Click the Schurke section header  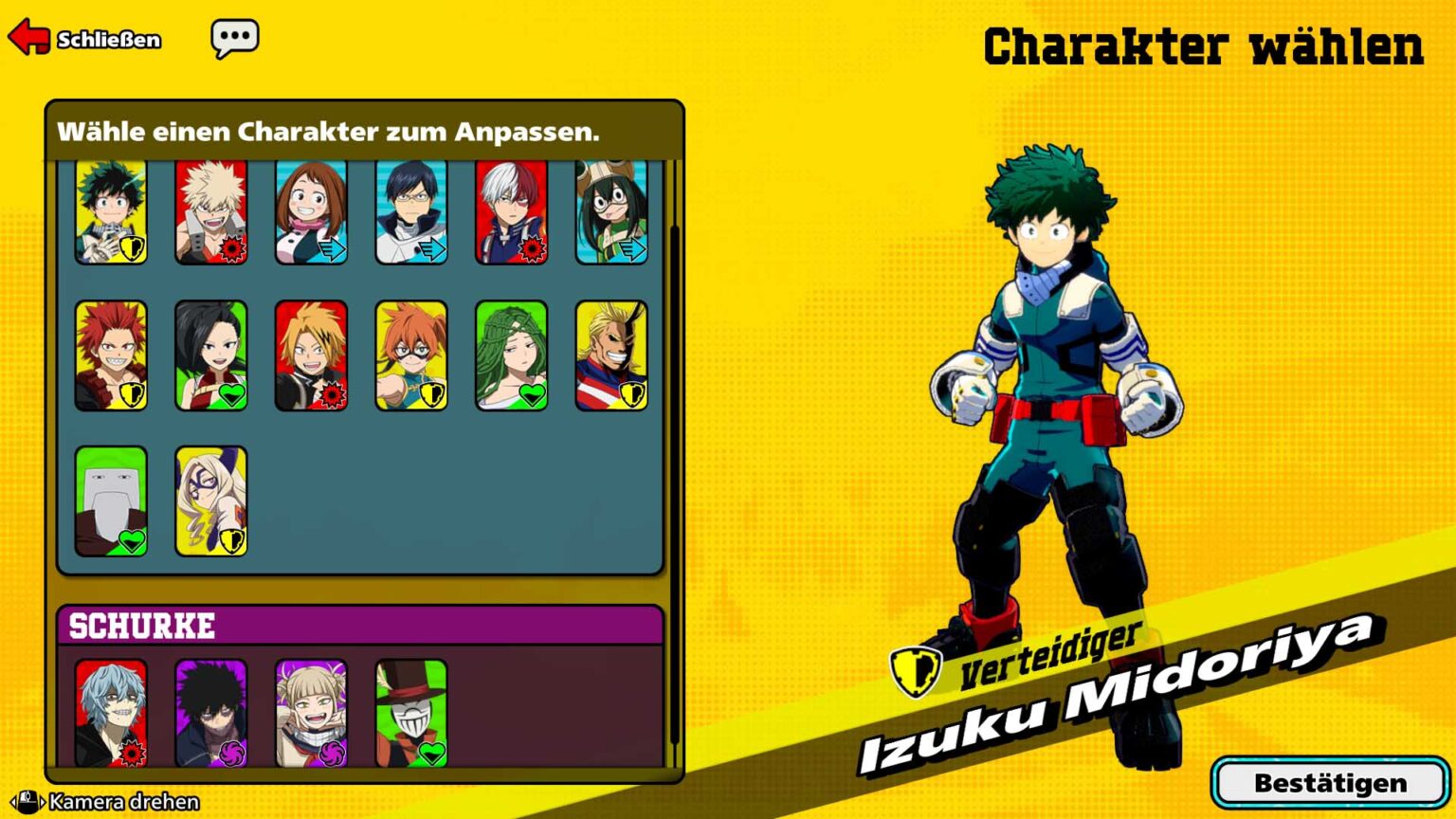[x=140, y=625]
